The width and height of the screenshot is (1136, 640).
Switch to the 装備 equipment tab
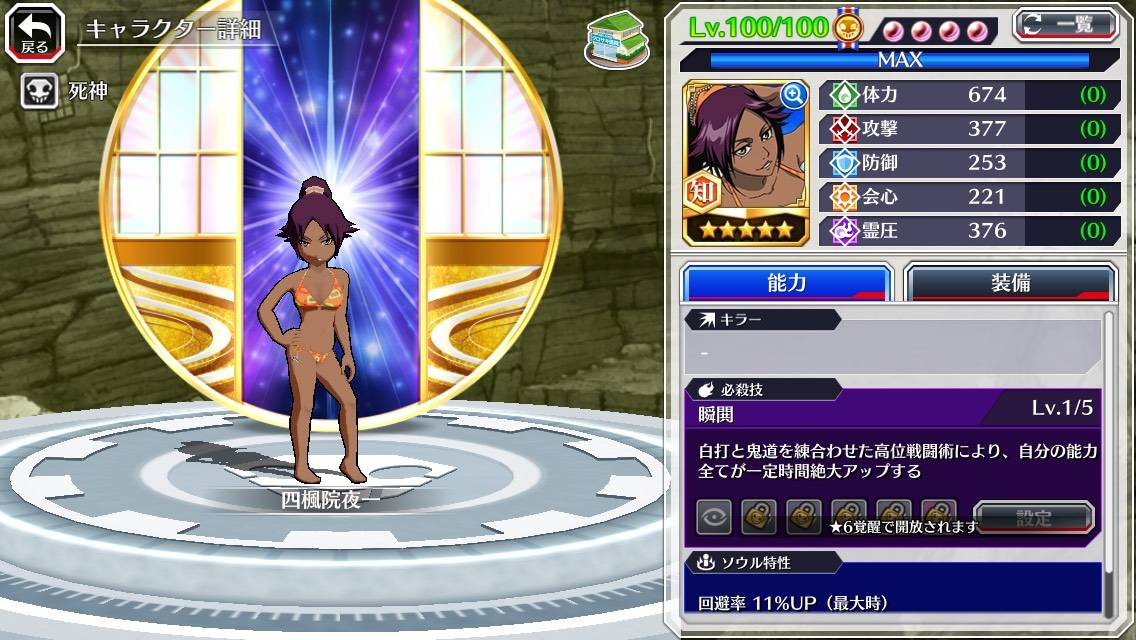point(1010,283)
